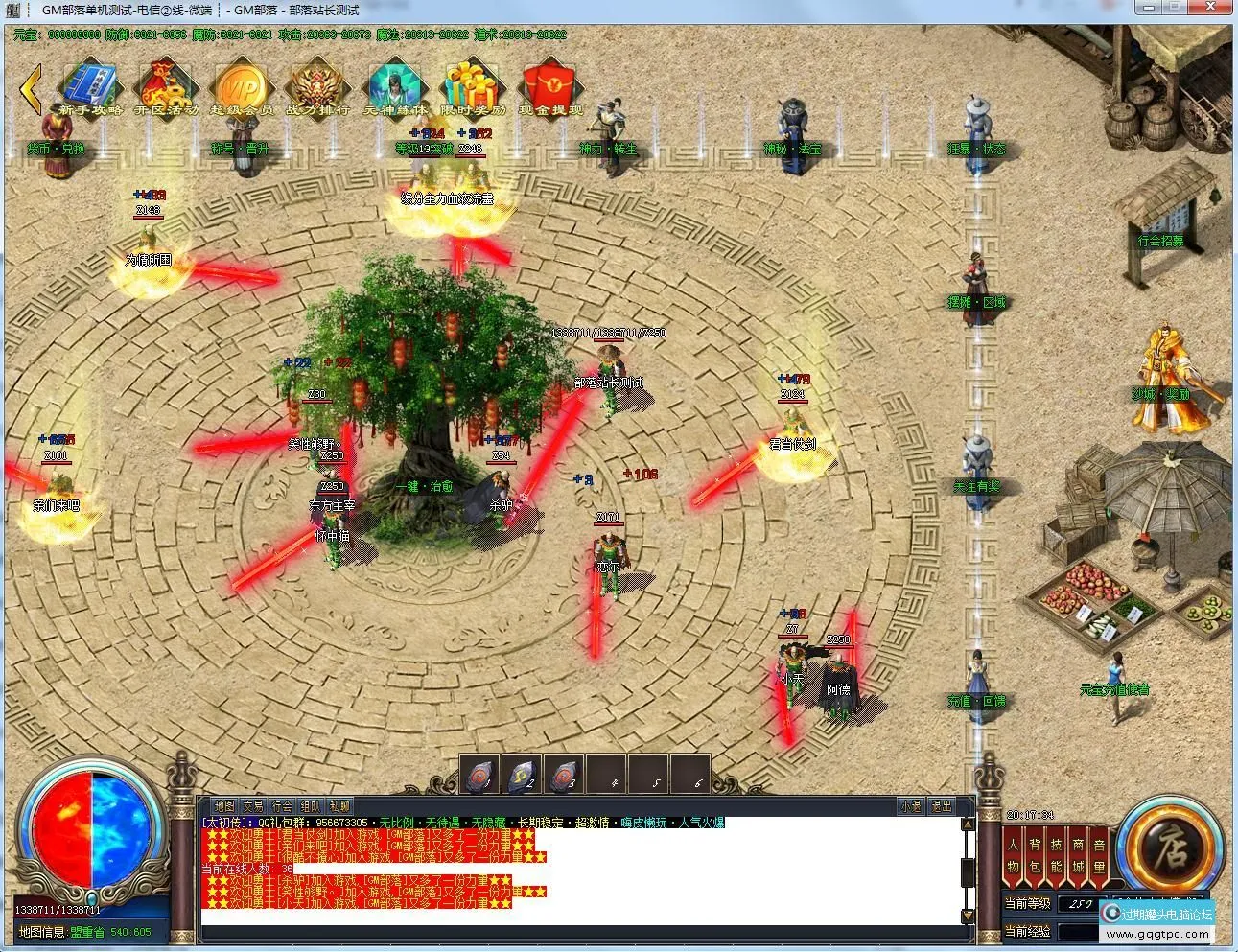This screenshot has height=952, width=1238.
Task: Open the 技能 skills banner
Action: coord(1057,855)
